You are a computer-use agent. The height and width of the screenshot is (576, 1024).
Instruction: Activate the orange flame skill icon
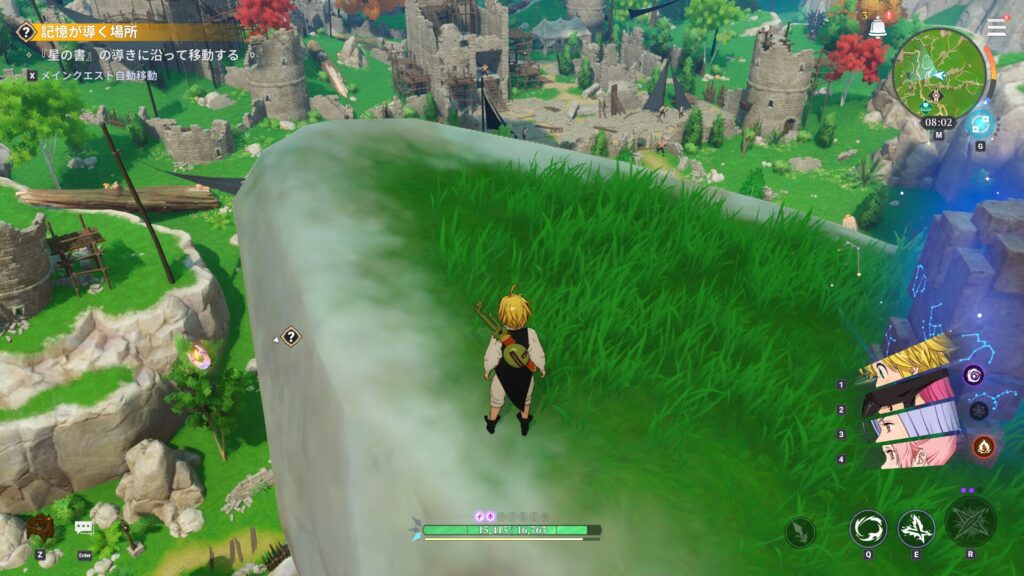(982, 446)
